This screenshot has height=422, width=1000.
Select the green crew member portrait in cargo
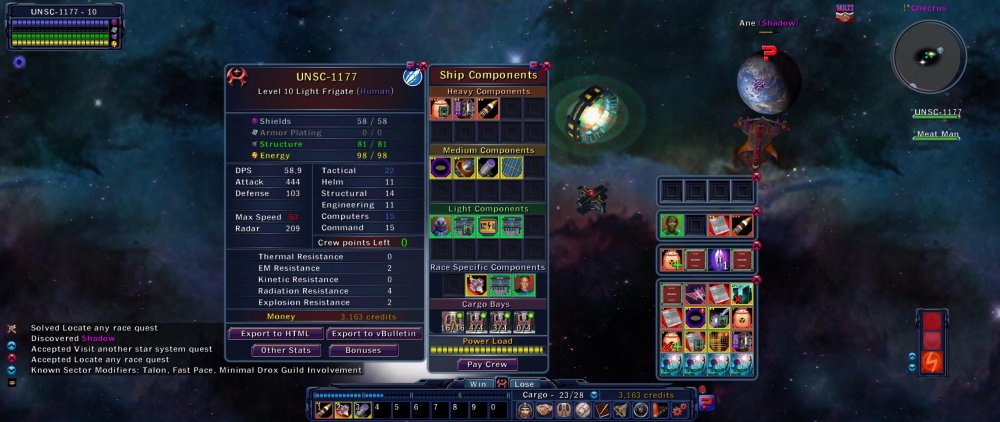coord(670,226)
